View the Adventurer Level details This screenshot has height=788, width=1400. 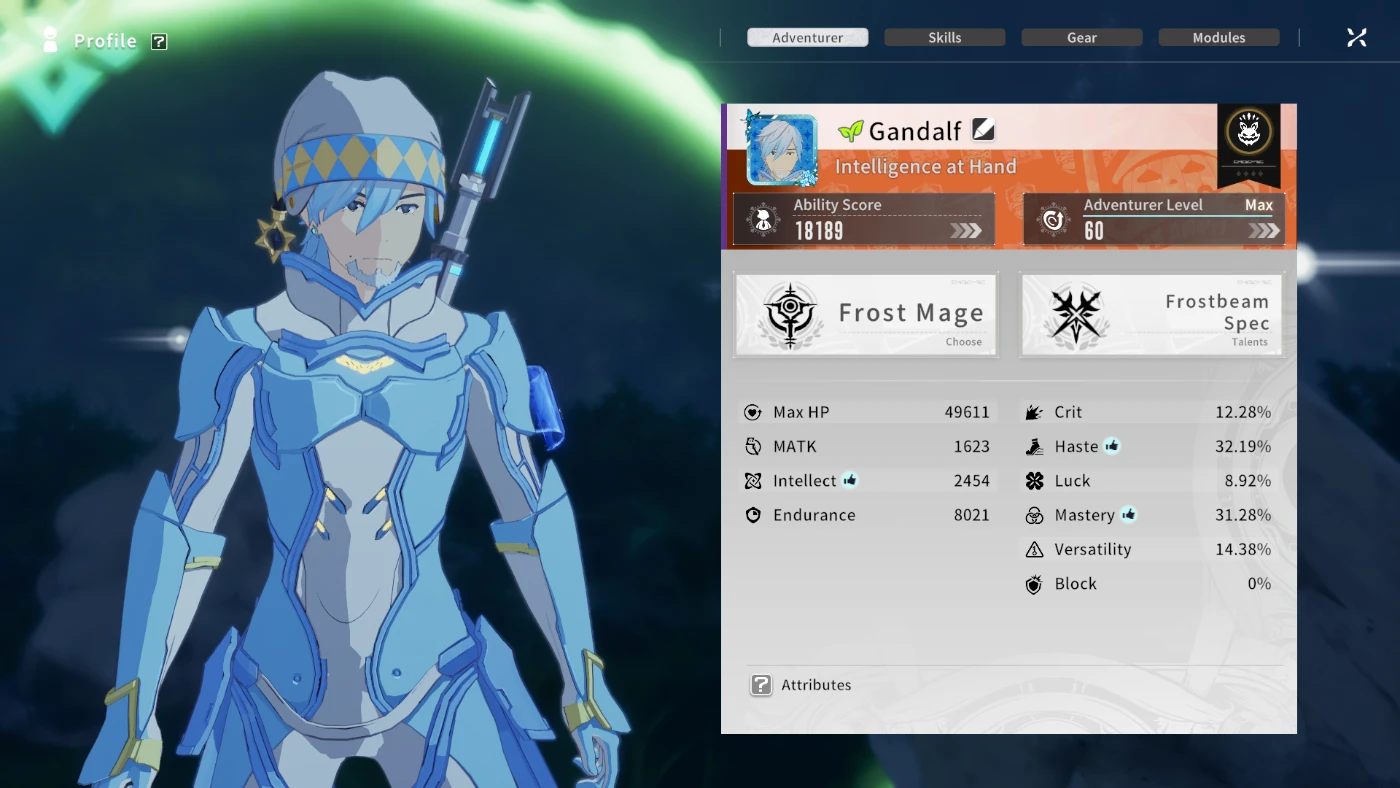[x=1154, y=219]
